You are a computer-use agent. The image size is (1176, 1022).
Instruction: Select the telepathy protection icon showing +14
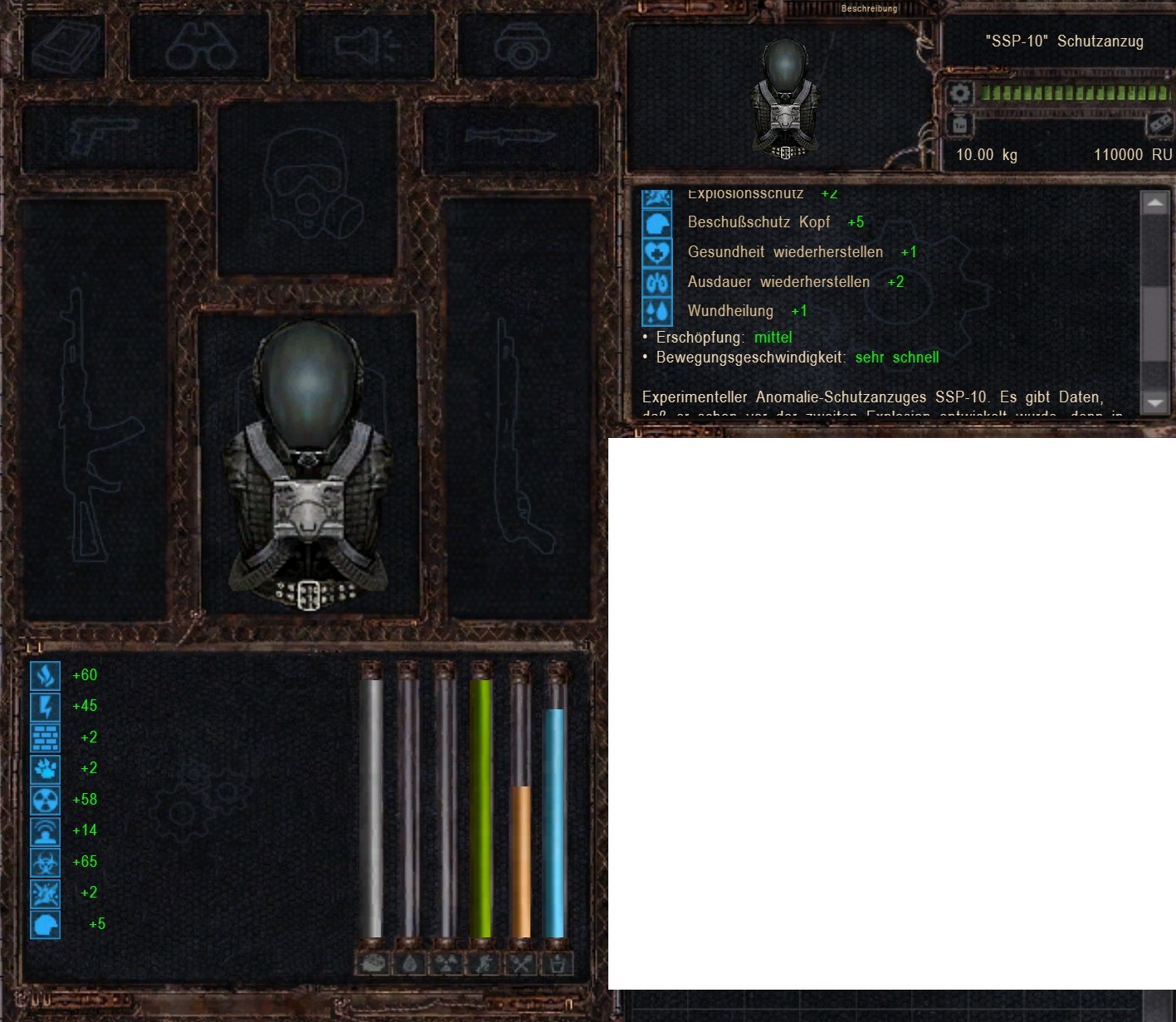[x=46, y=830]
